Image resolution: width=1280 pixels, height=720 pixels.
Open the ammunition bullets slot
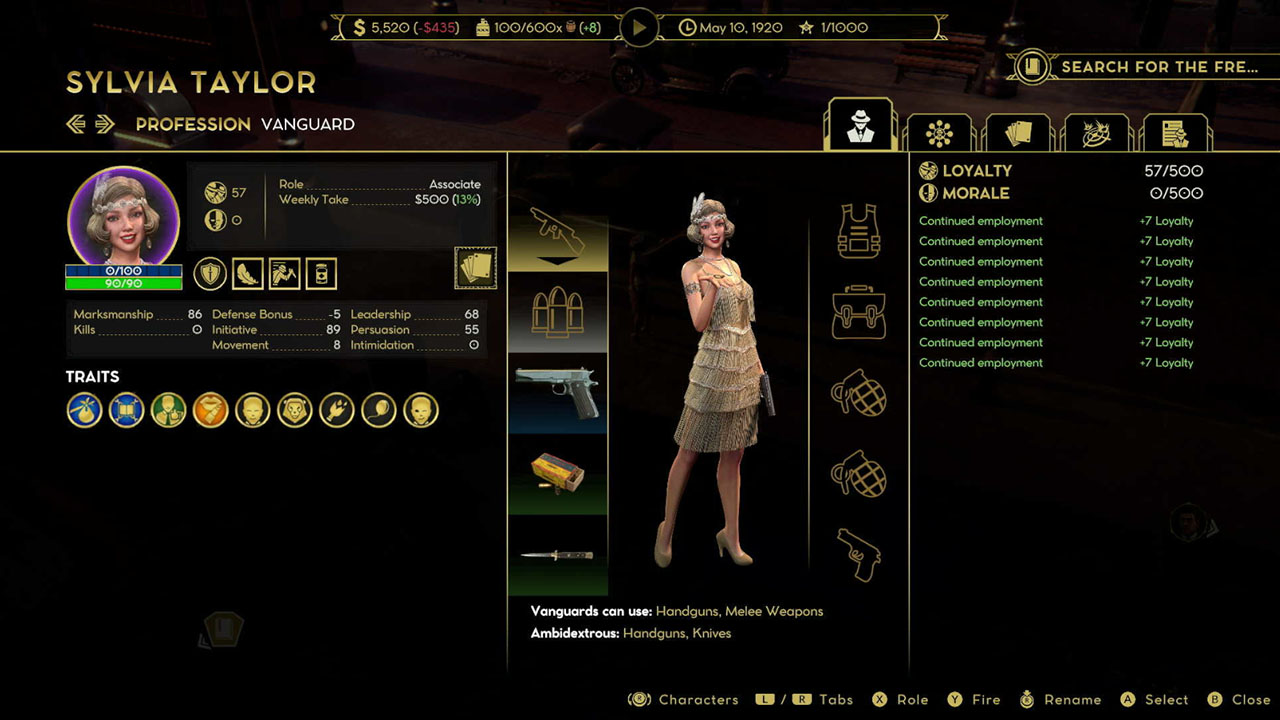click(557, 309)
